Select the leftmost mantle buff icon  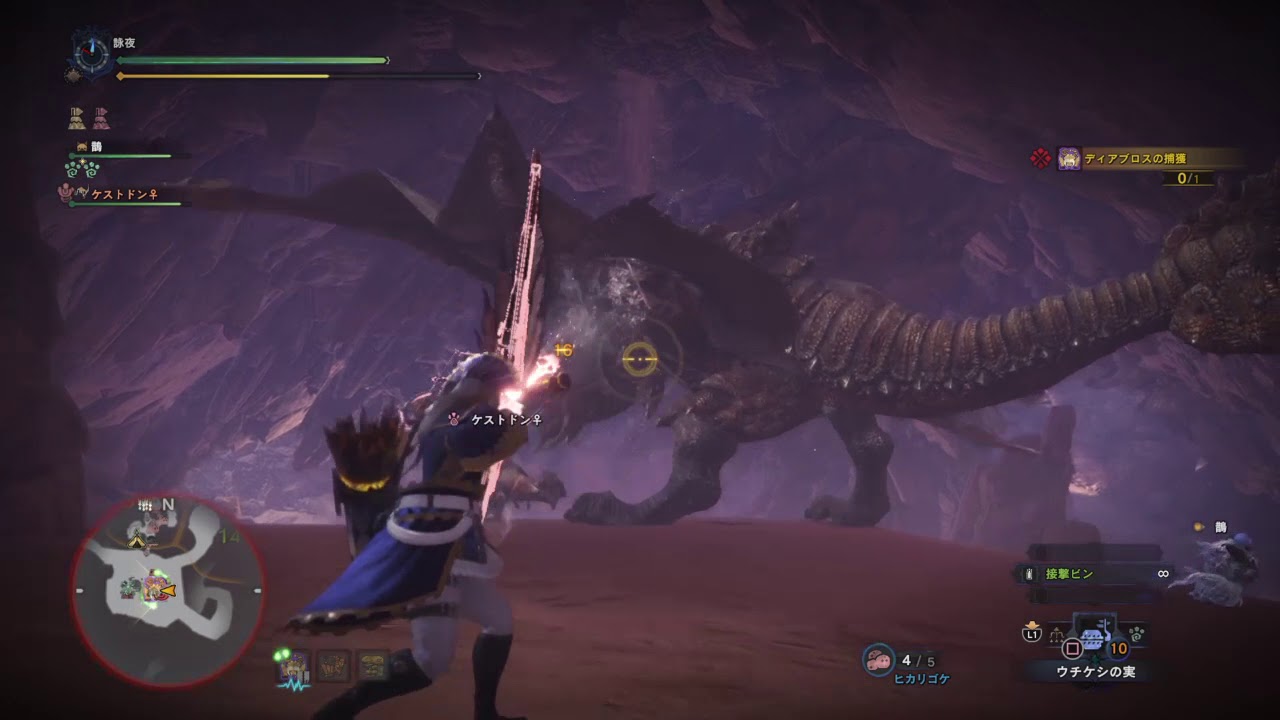point(75,117)
